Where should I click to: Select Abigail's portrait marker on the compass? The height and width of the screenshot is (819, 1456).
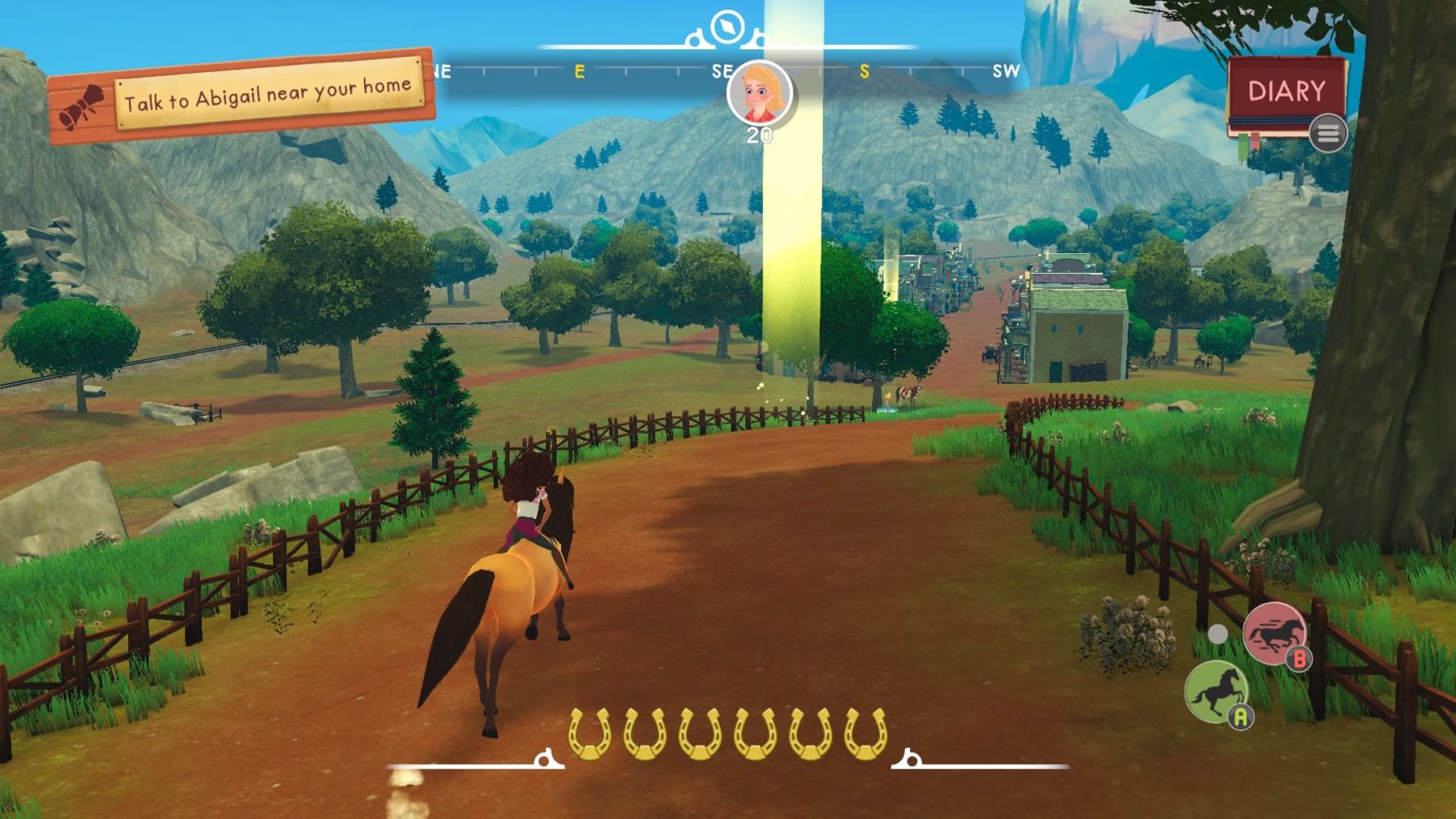pyautogui.click(x=759, y=93)
